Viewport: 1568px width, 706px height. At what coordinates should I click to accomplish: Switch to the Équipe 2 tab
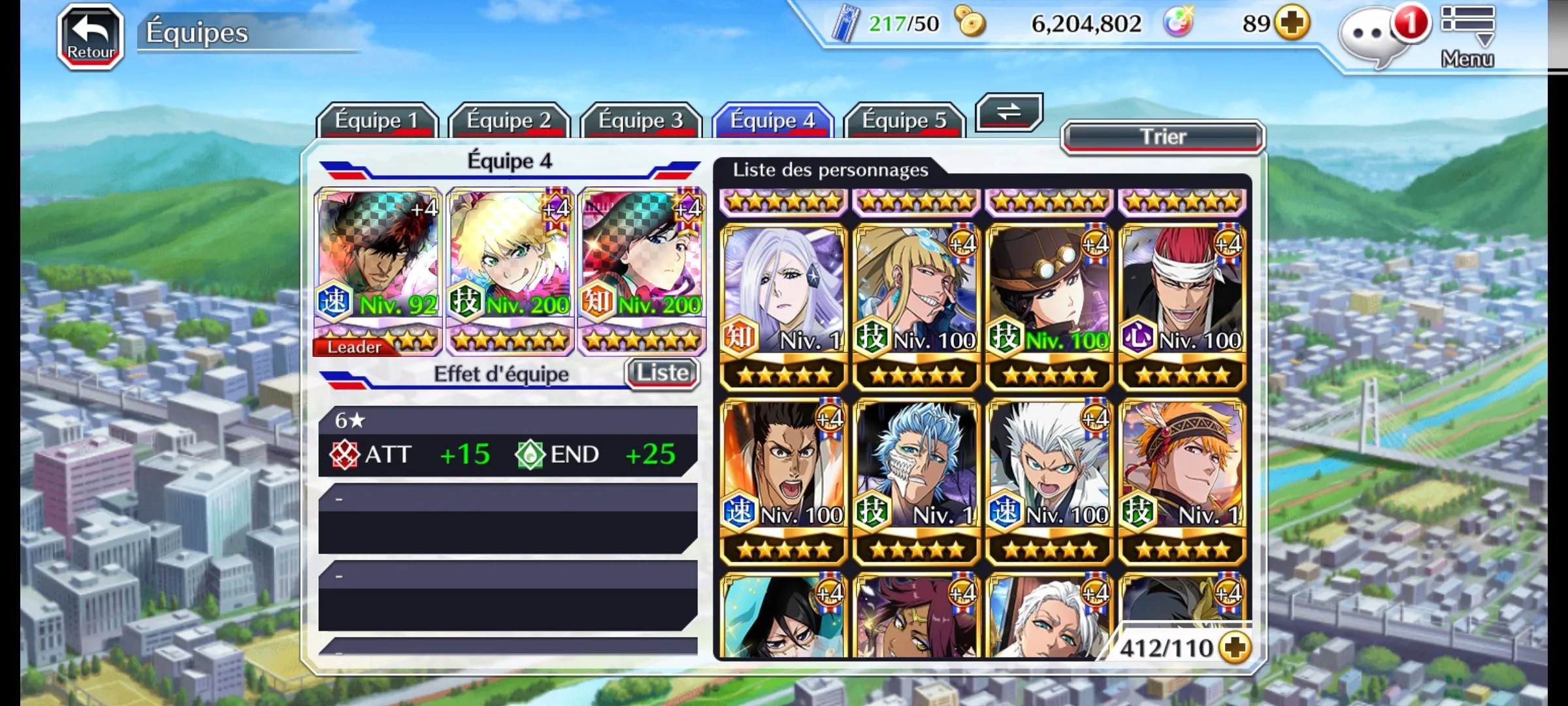(508, 120)
